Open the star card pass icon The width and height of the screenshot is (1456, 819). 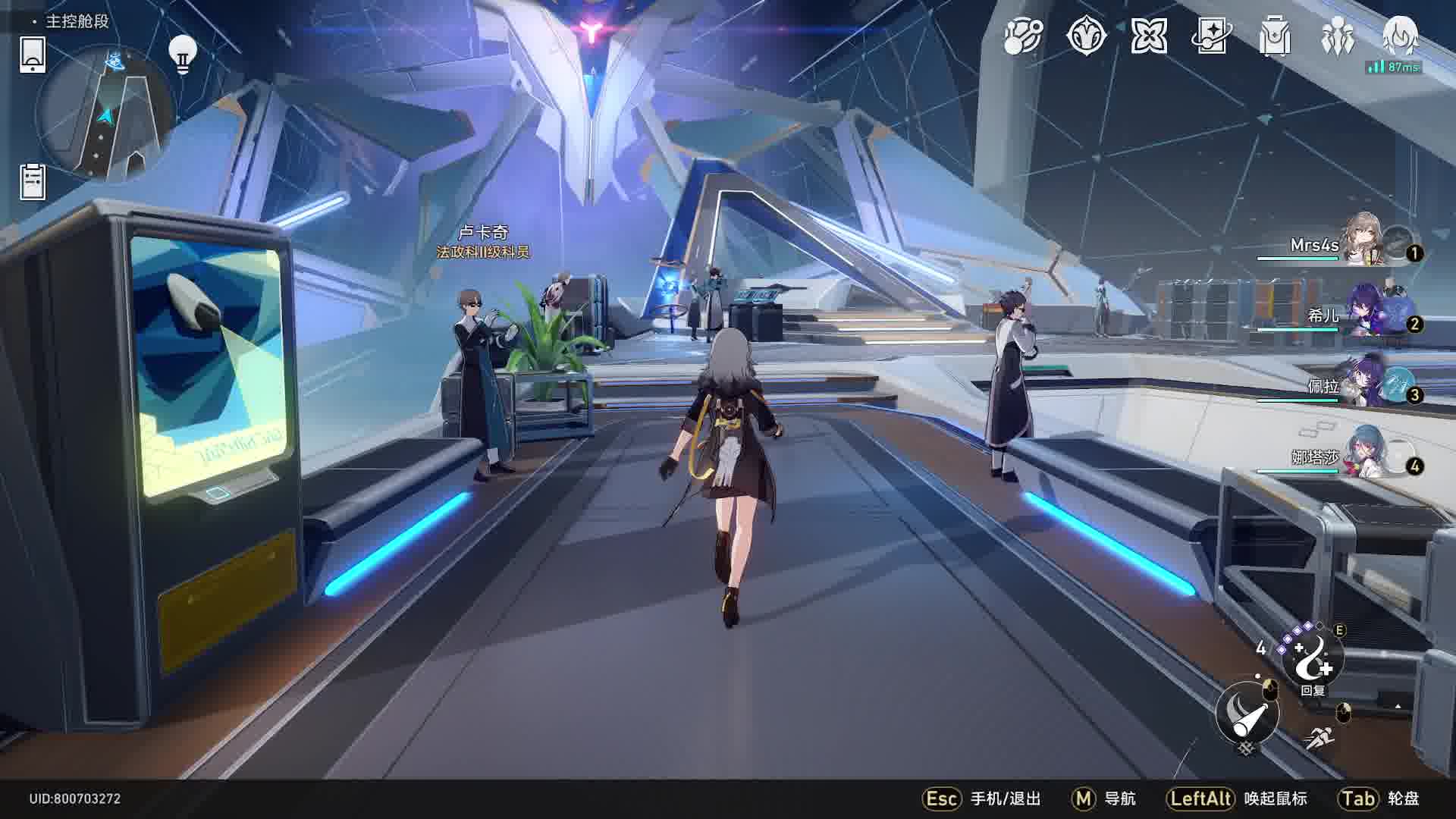(1212, 36)
